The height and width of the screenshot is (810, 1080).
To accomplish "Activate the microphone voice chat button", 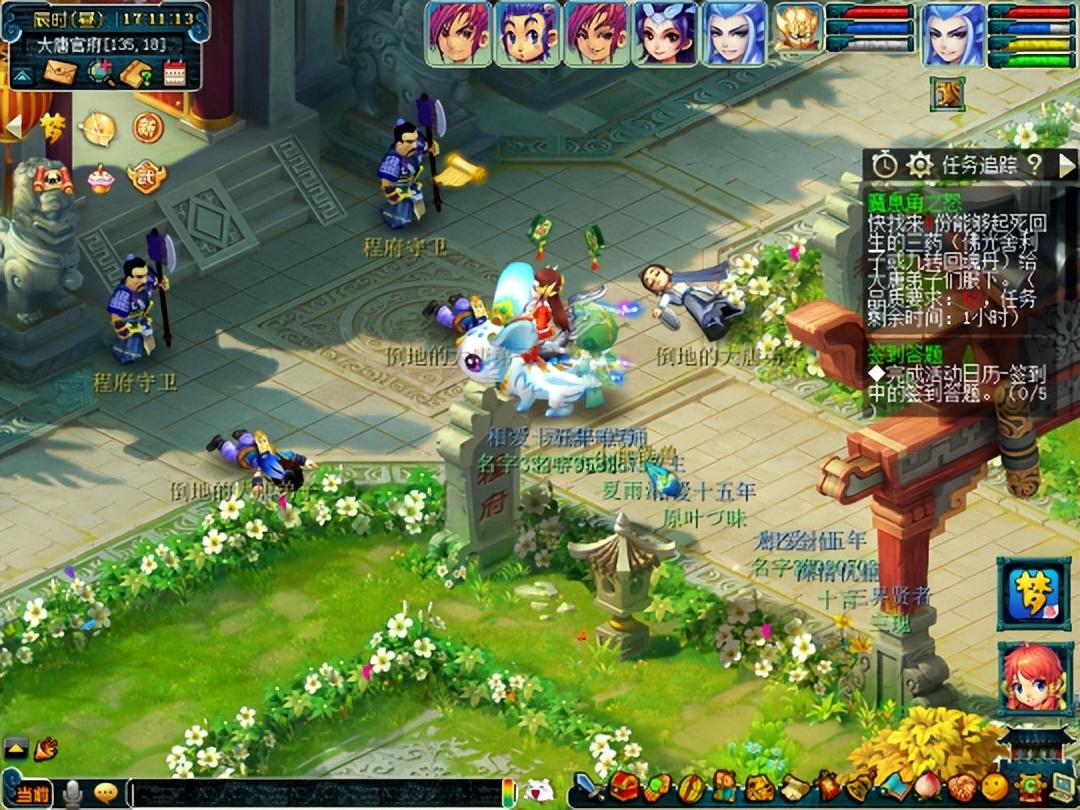I will tap(73, 793).
